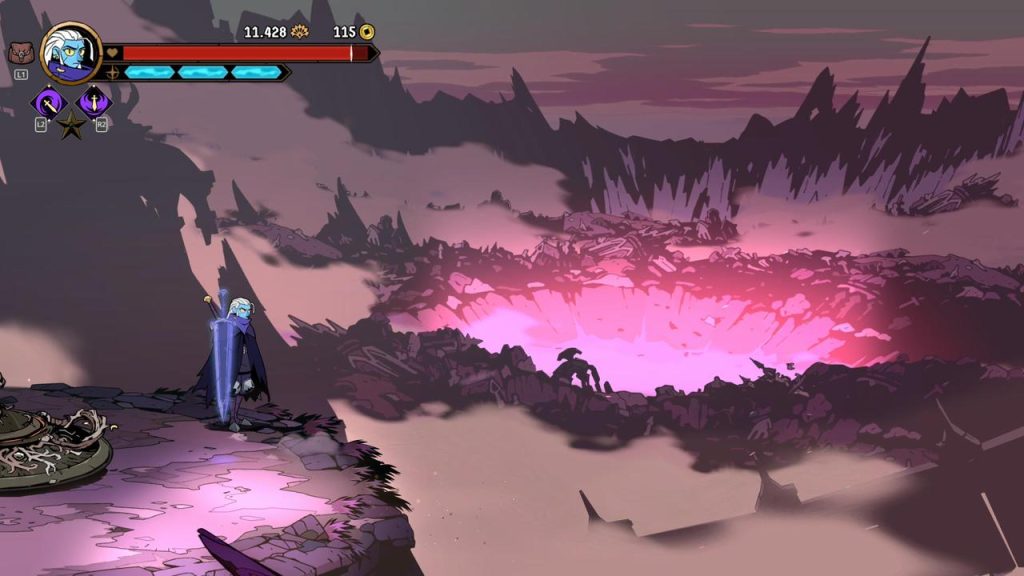
Task: Activate the purple winged sword ability
Action: (94, 101)
